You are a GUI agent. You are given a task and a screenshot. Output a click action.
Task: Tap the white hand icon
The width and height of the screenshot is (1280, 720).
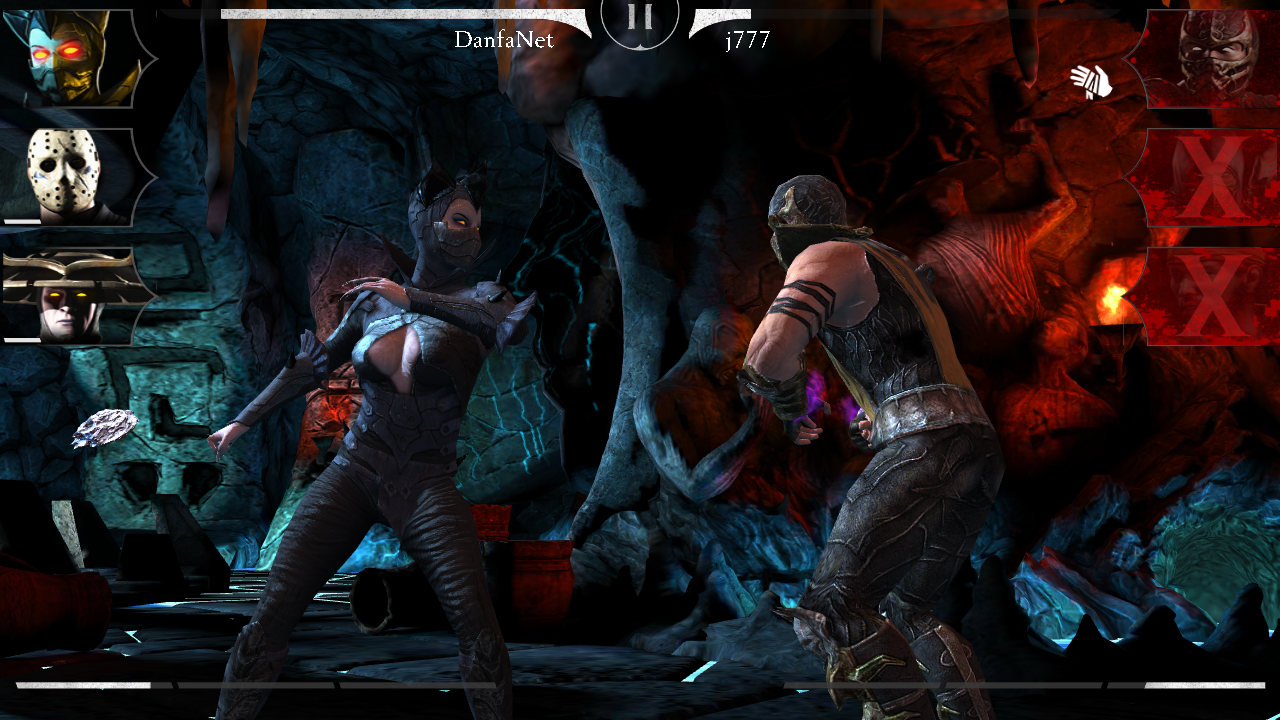coord(1091,81)
